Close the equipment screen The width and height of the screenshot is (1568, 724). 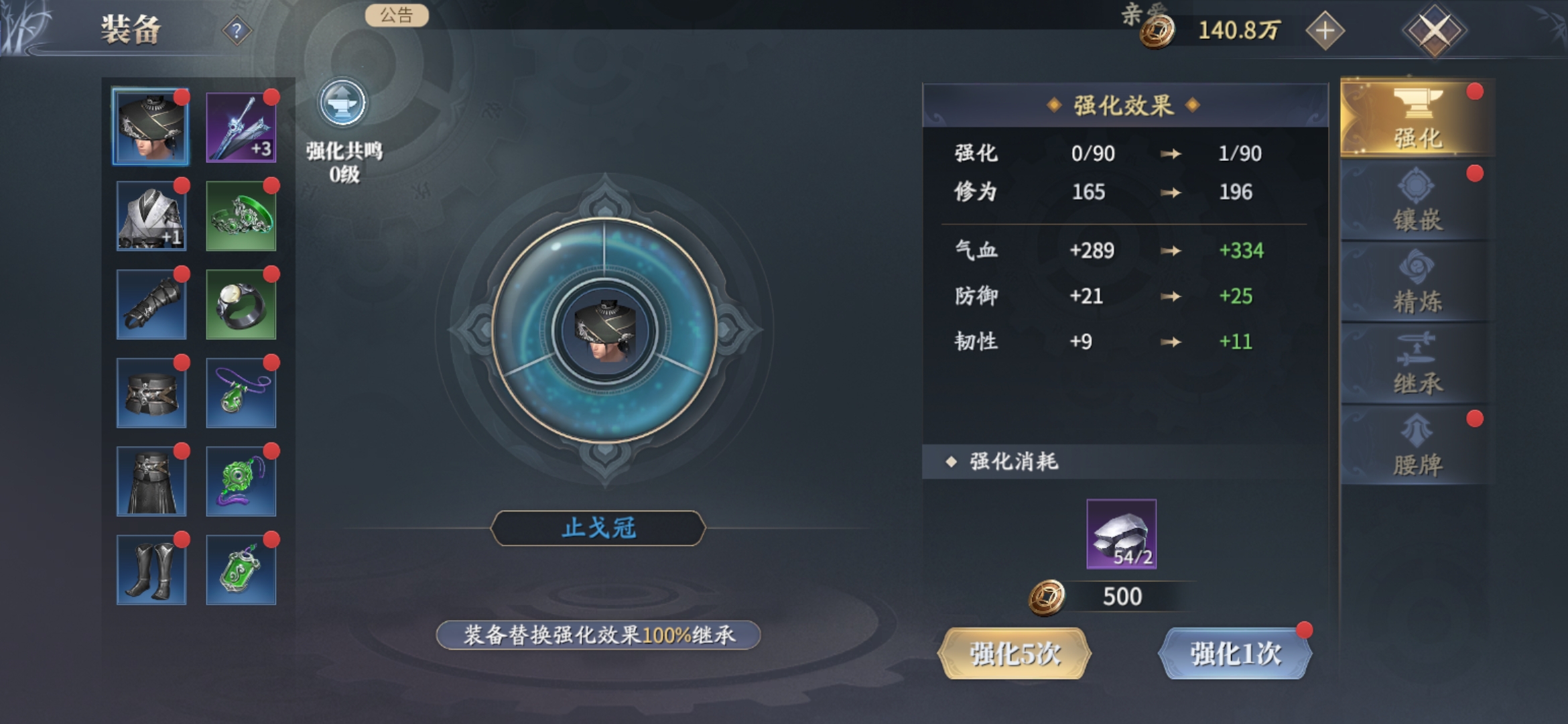(x=1434, y=31)
